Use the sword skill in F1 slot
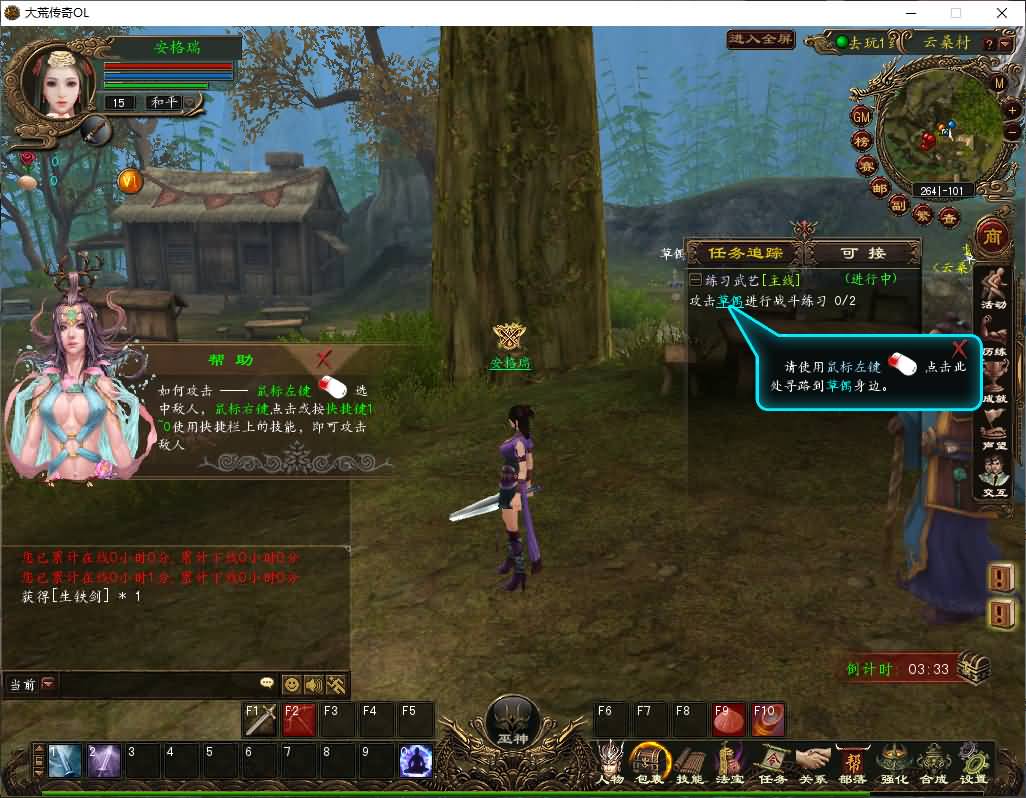 click(x=262, y=720)
